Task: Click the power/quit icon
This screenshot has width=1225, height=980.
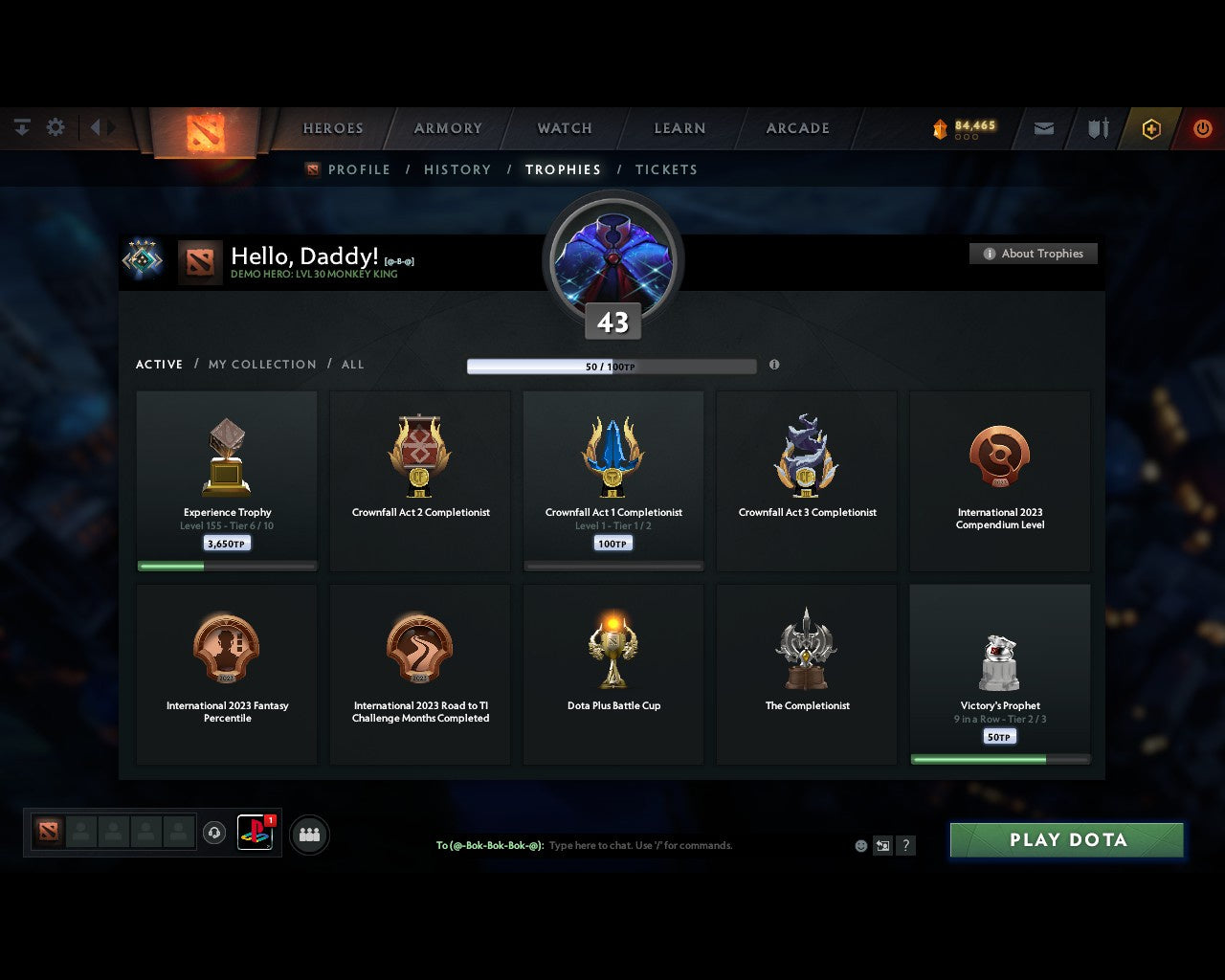Action: [x=1203, y=128]
